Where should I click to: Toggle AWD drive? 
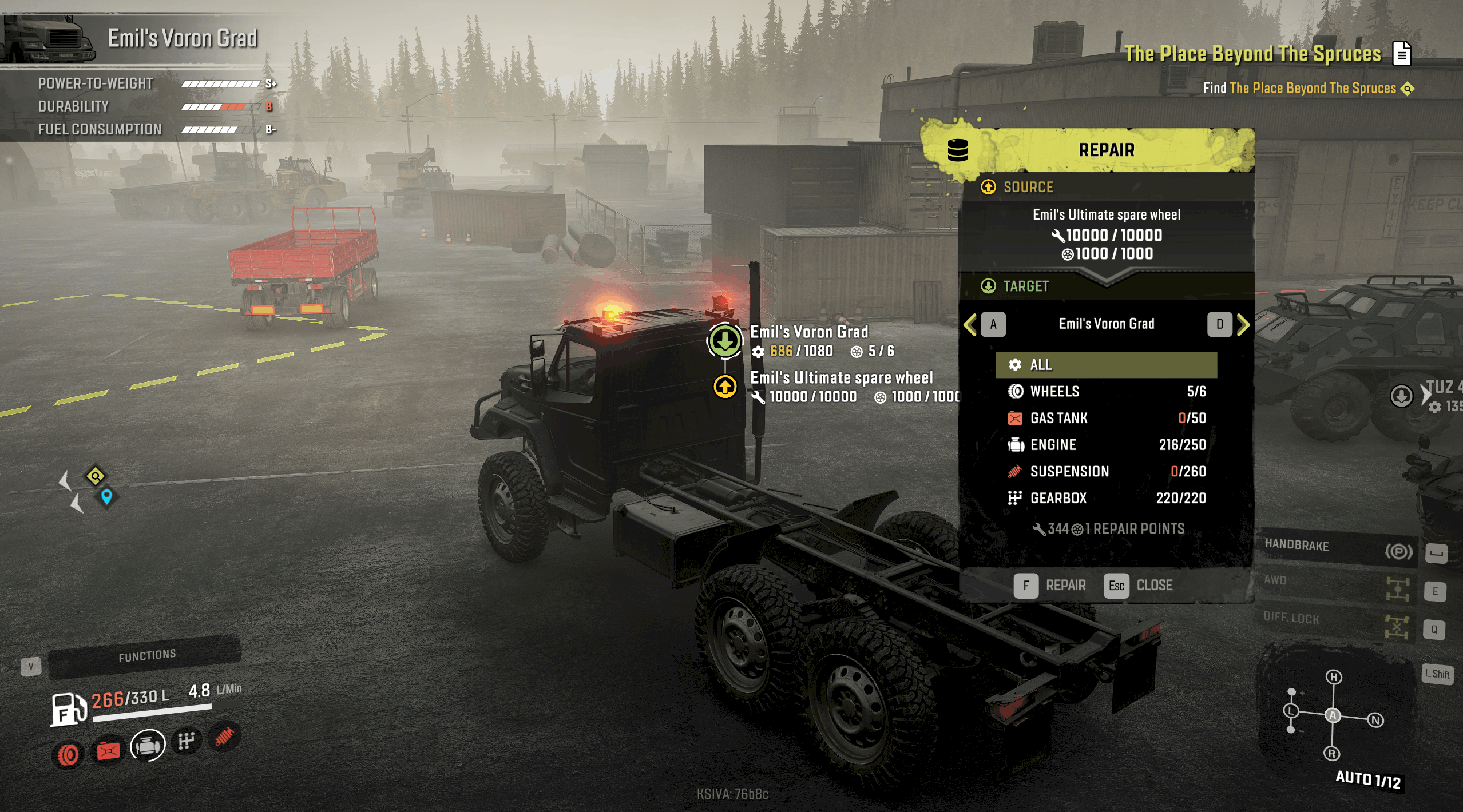tap(1339, 586)
